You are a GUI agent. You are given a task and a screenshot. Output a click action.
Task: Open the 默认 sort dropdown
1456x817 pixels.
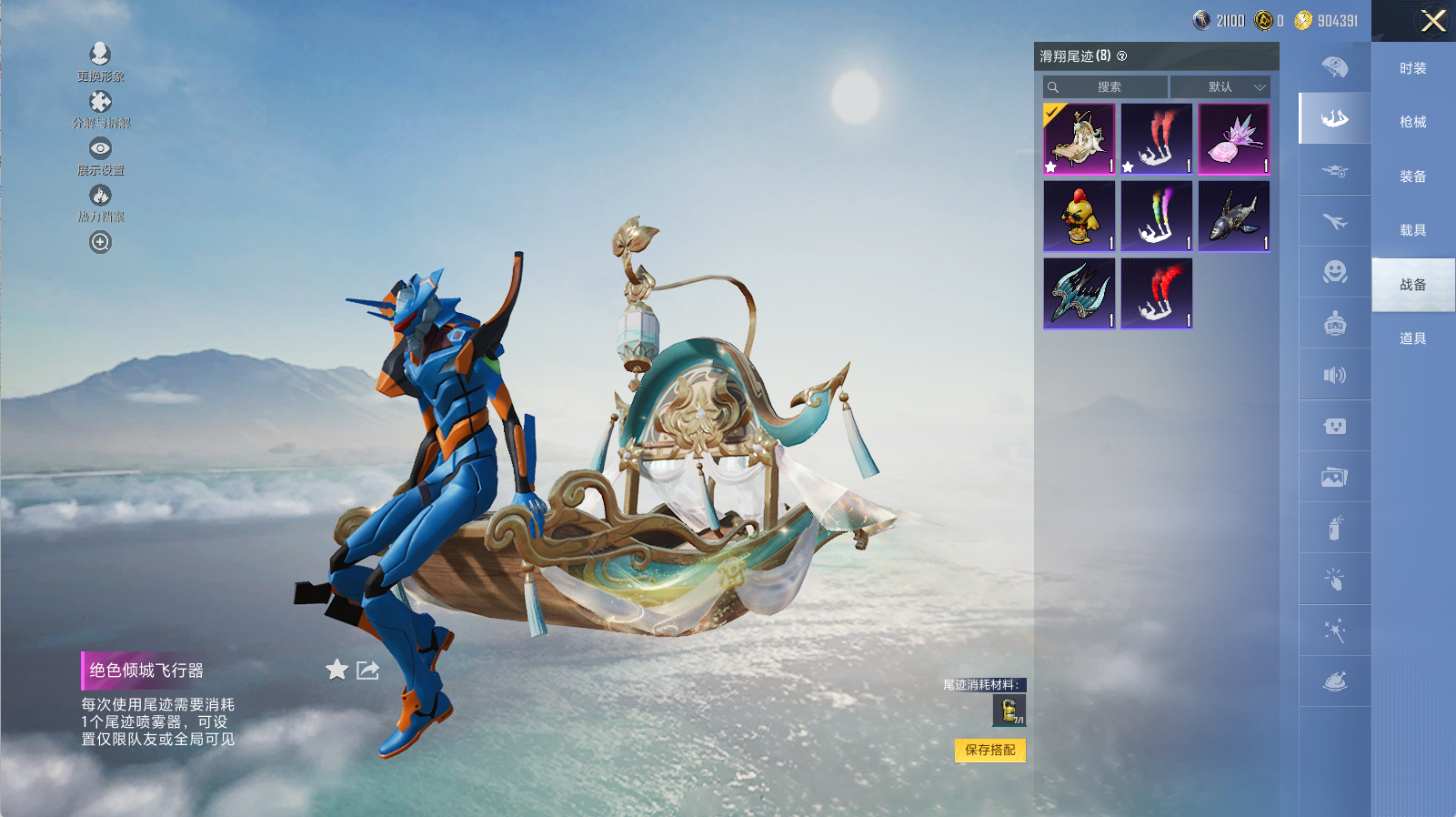pyautogui.click(x=1220, y=87)
